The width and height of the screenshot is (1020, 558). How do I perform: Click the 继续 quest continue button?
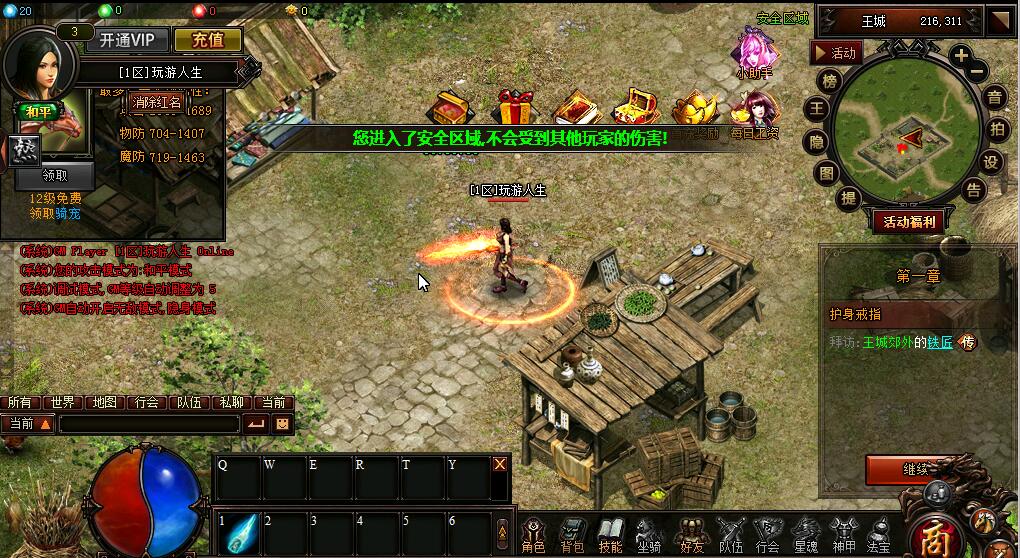pyautogui.click(x=913, y=469)
